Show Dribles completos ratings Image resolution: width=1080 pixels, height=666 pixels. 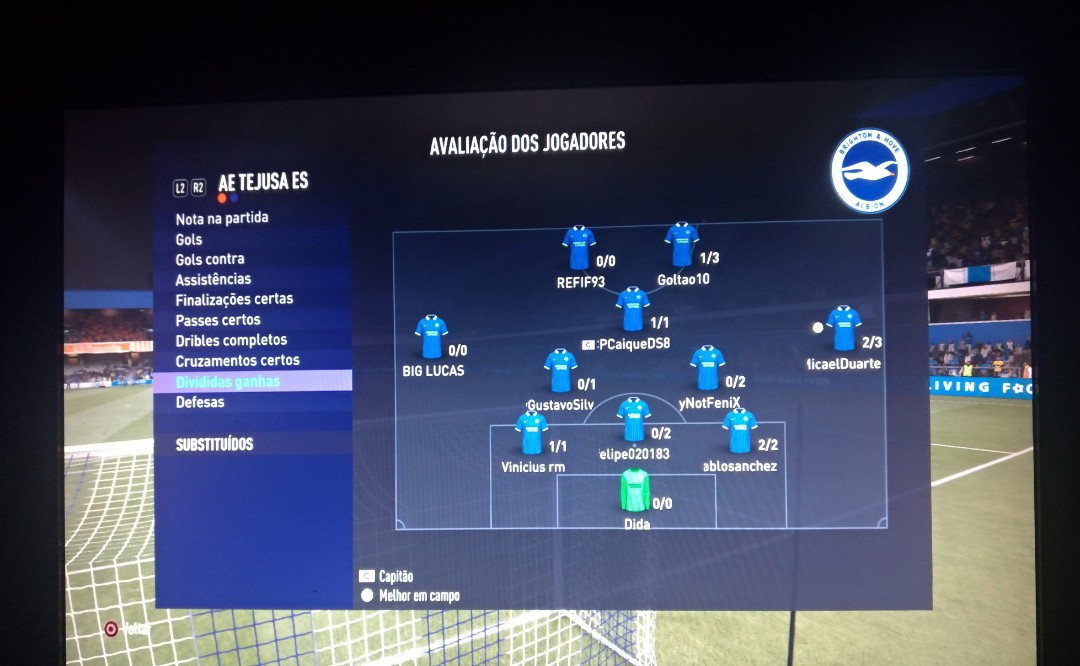[231, 340]
